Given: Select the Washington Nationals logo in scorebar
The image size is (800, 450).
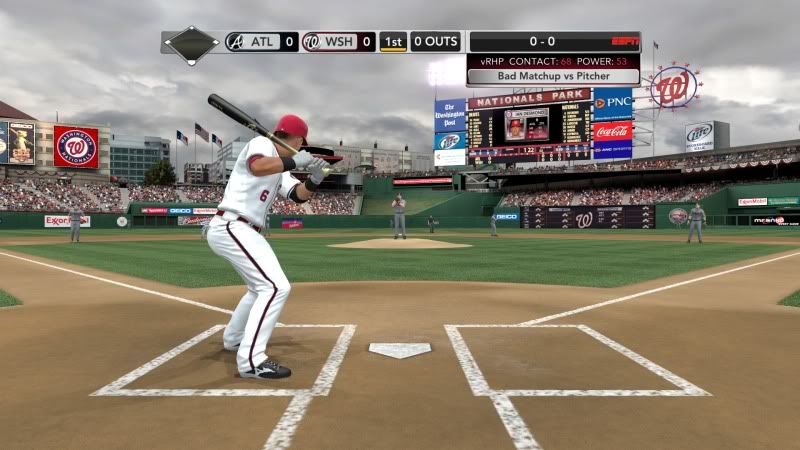Looking at the screenshot, I should (311, 42).
